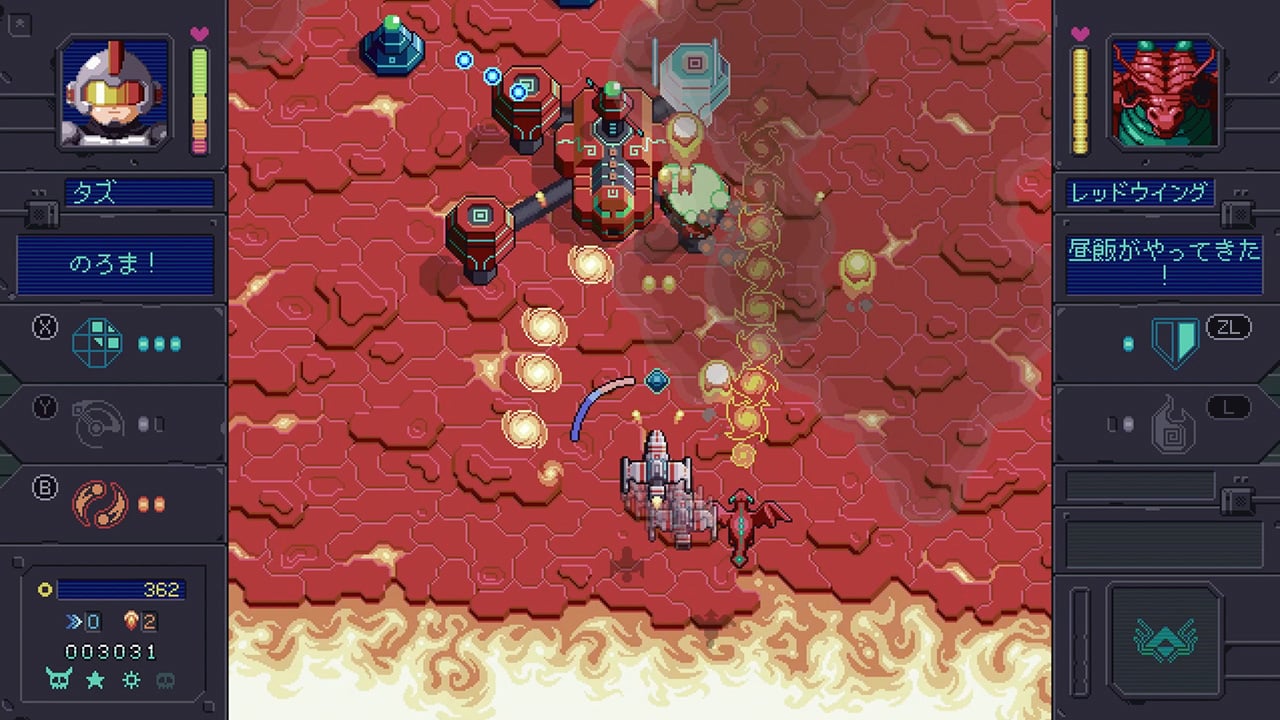The height and width of the screenshot is (720, 1280).
Task: Click the greyed-out orbit ability icon
Action: click(98, 424)
